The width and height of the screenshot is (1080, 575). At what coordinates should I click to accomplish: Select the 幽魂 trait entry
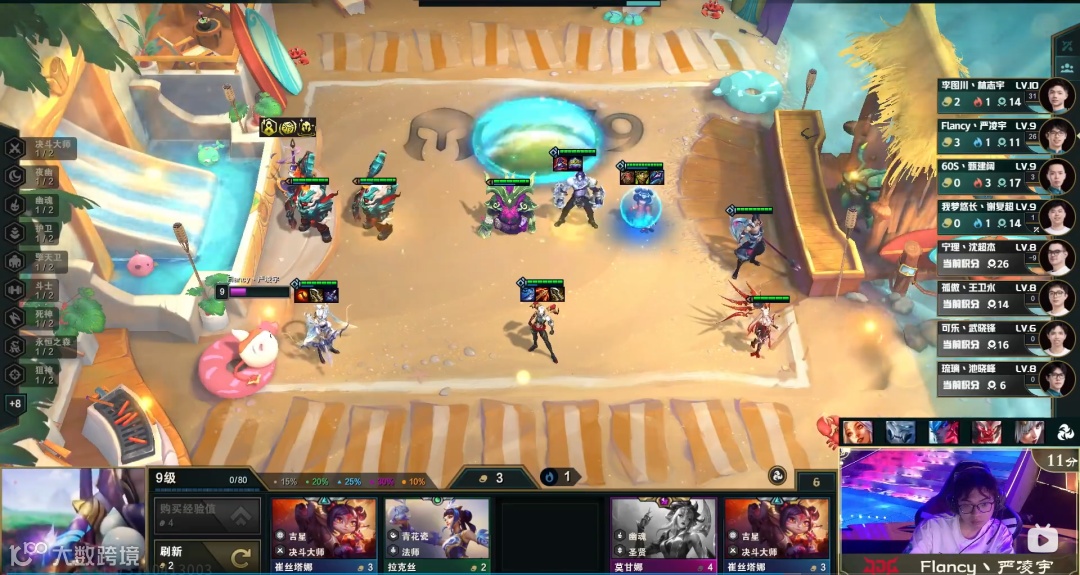pos(40,204)
